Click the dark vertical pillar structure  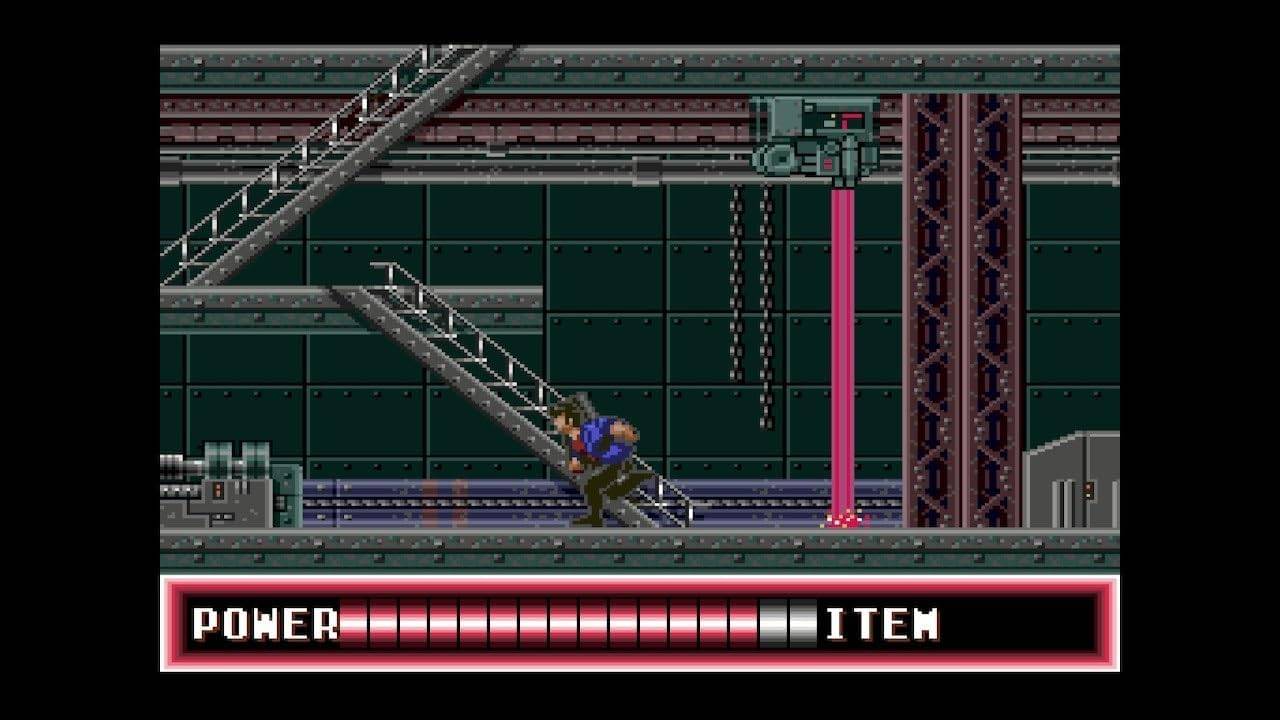click(955, 300)
